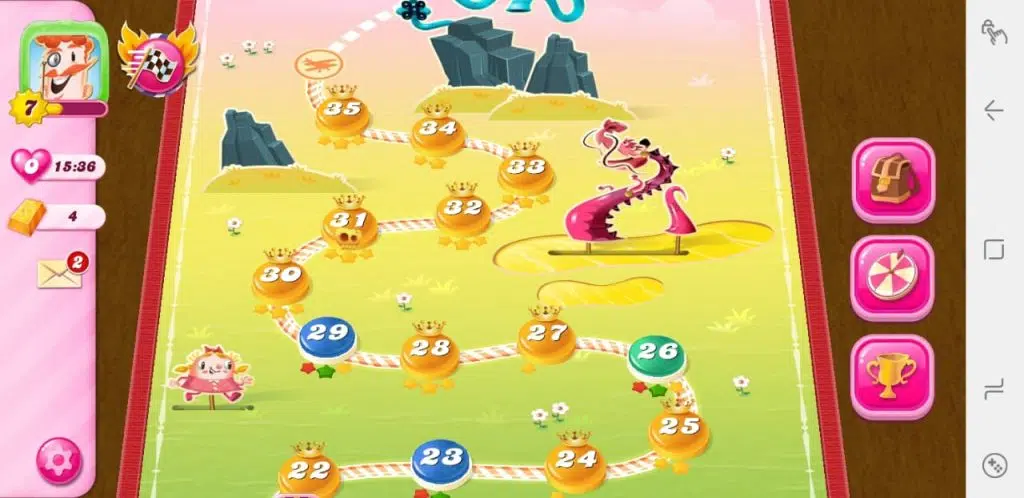Viewport: 1024px width, 498px height.
Task: Open the player profile avatar
Action: coord(64,62)
